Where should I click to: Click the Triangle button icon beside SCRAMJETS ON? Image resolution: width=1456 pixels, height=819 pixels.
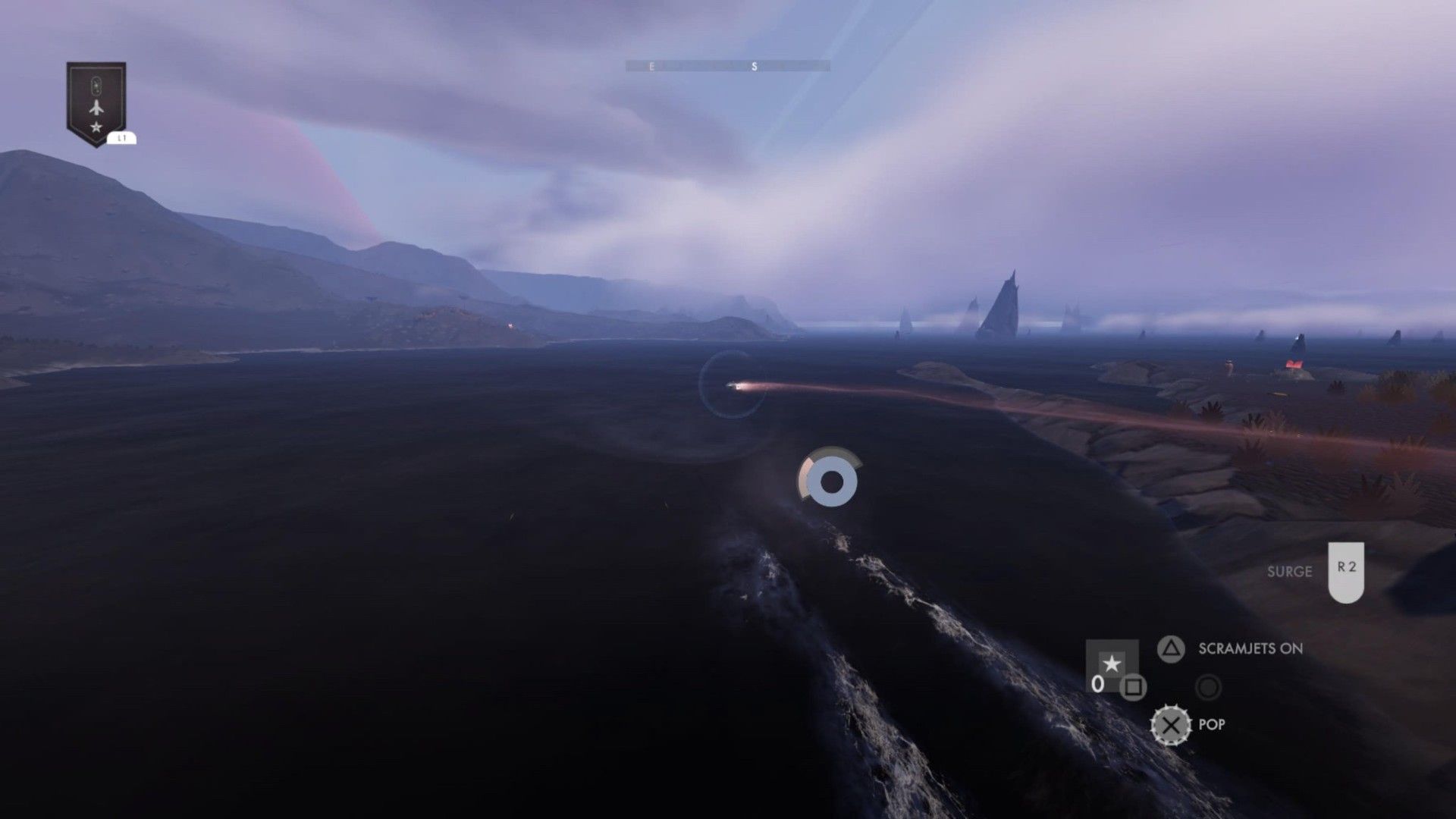pos(1172,648)
